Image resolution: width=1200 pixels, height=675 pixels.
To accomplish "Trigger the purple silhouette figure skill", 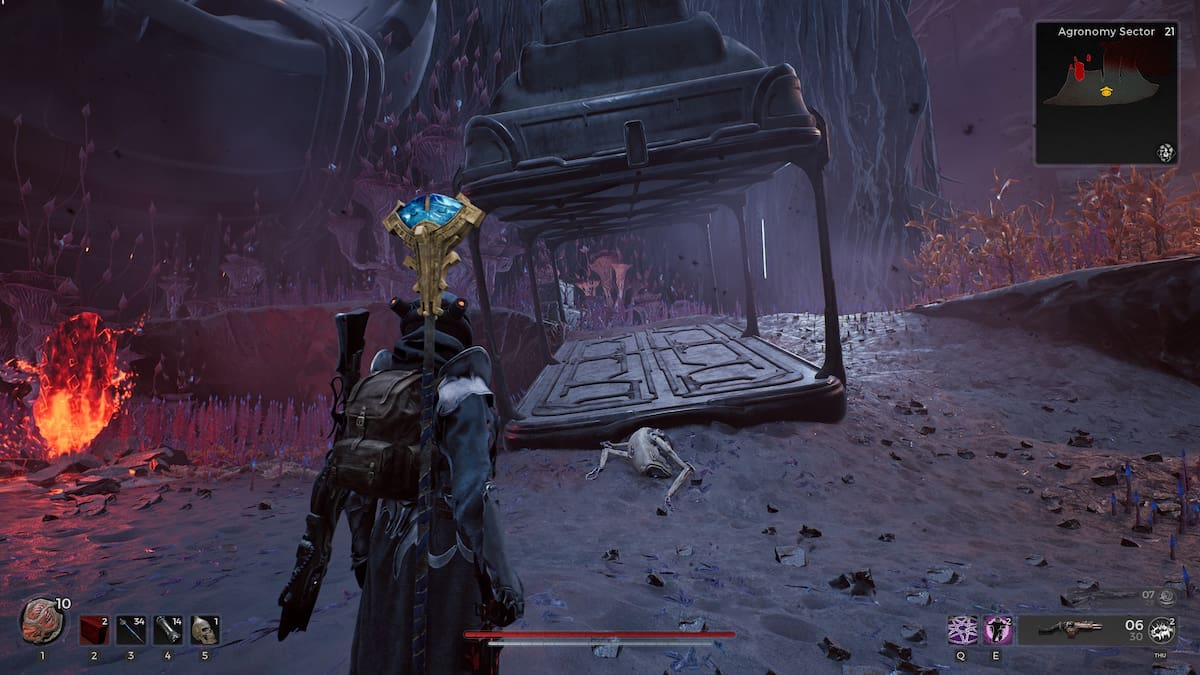I will coord(998,630).
